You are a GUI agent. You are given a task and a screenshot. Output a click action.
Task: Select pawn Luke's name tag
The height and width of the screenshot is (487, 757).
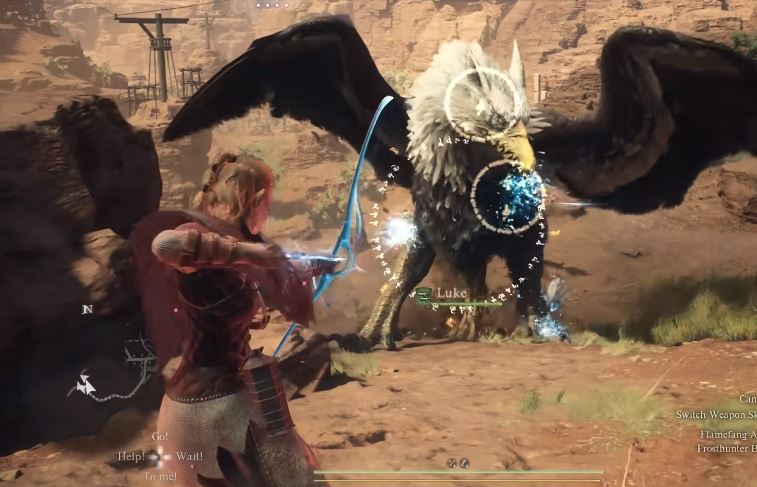pyautogui.click(x=452, y=292)
